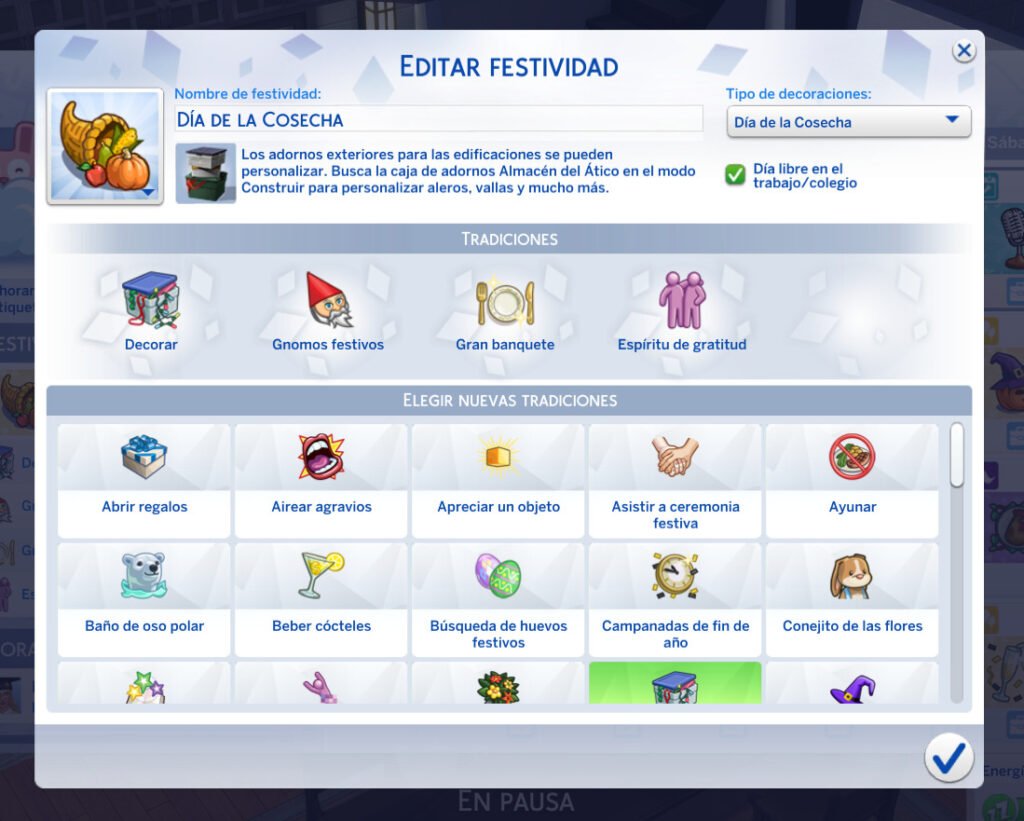Add the Beber cócteles tradition
This screenshot has width=1024, height=821.
pos(321,600)
